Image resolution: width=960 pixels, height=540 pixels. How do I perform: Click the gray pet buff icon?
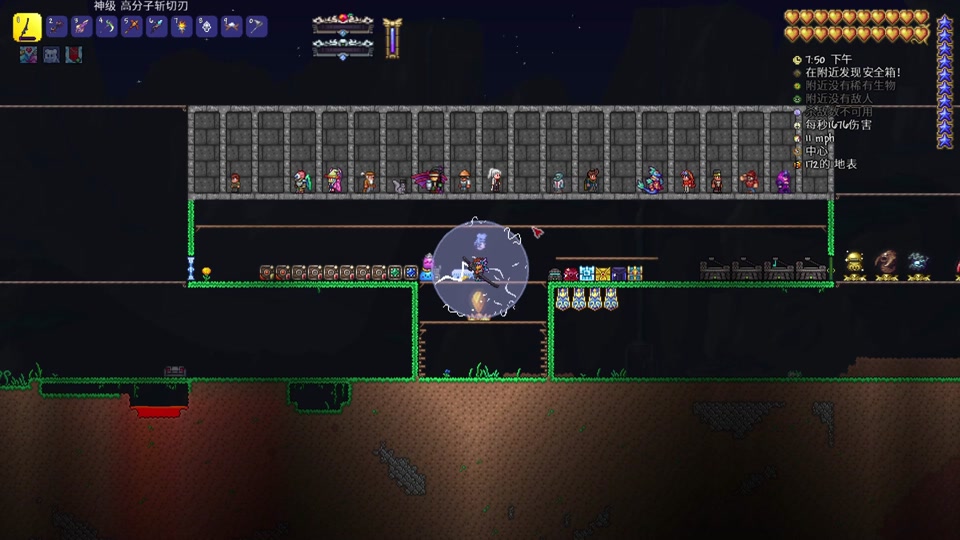[x=51, y=55]
